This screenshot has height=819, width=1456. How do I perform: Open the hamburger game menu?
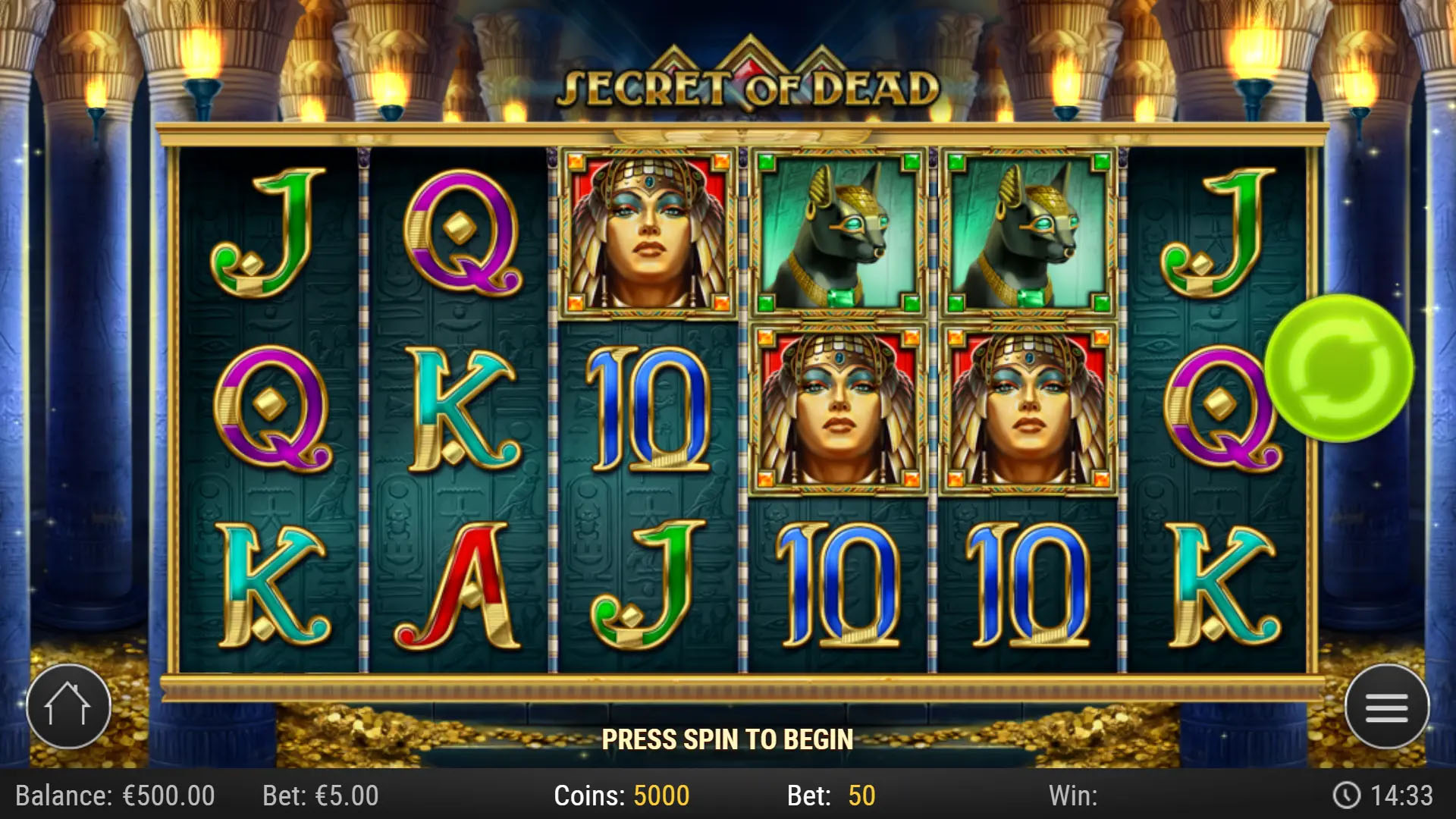pyautogui.click(x=1389, y=706)
